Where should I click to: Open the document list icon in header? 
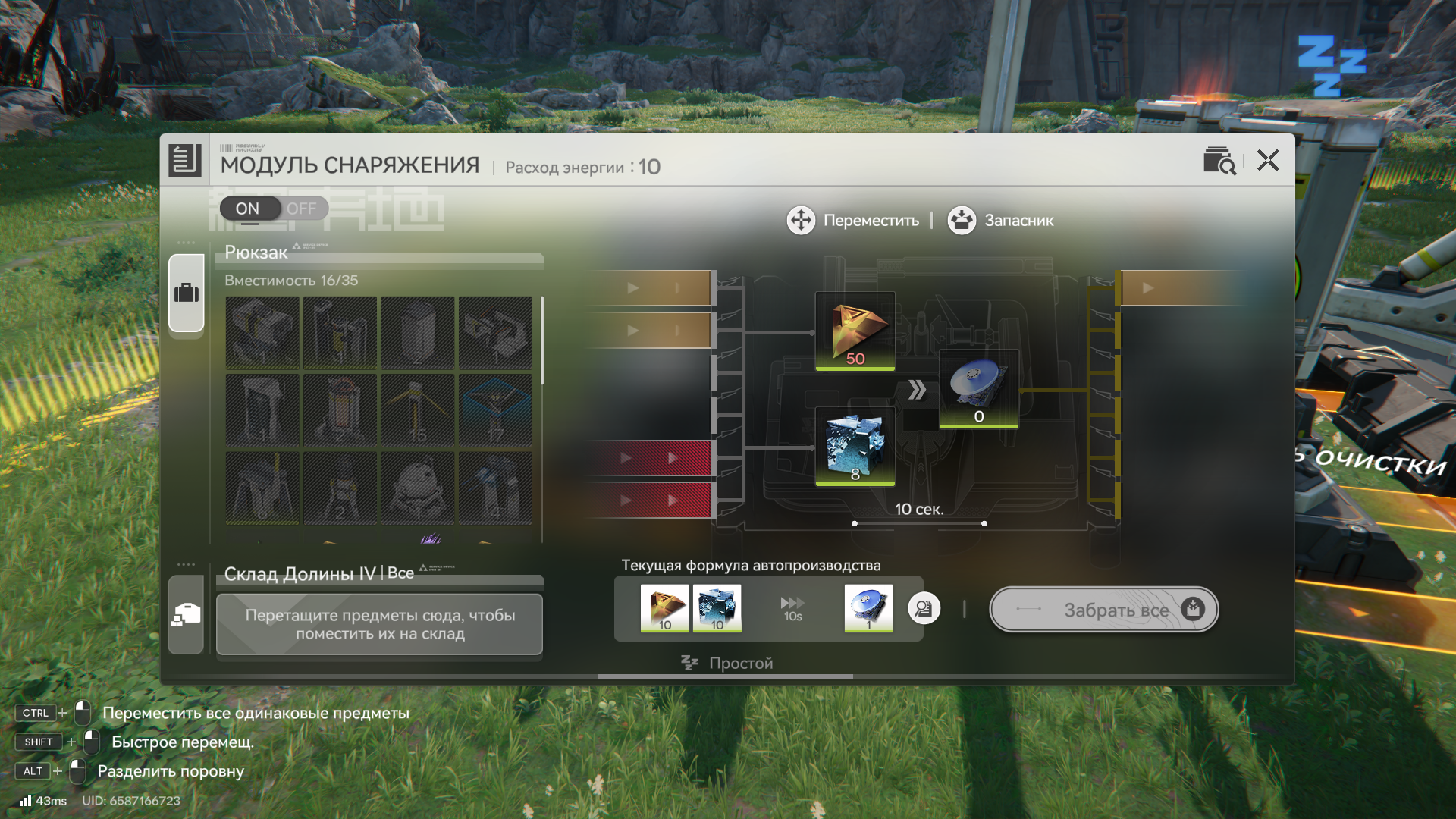pyautogui.click(x=184, y=160)
